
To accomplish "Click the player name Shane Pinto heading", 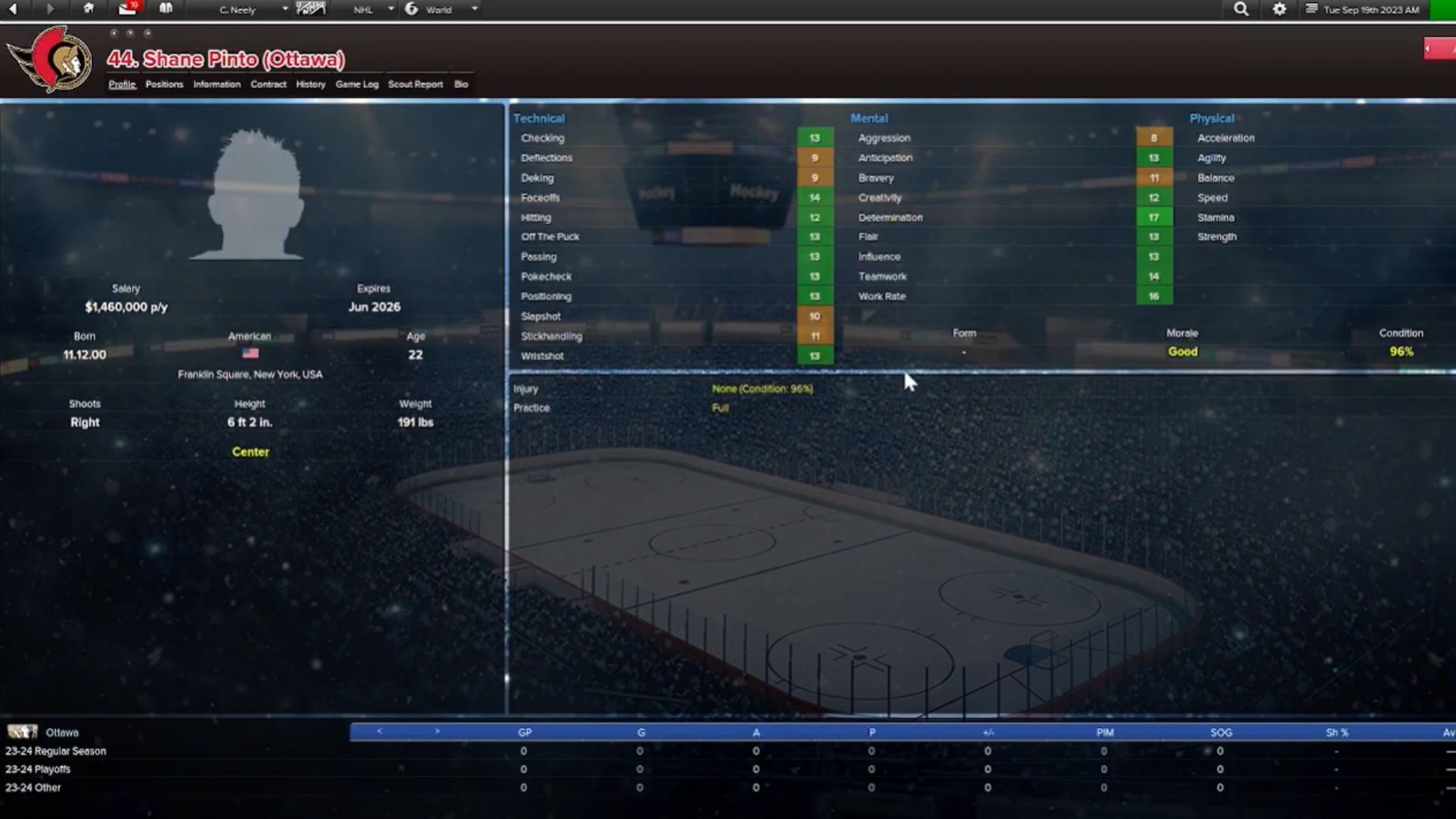I will click(x=225, y=60).
